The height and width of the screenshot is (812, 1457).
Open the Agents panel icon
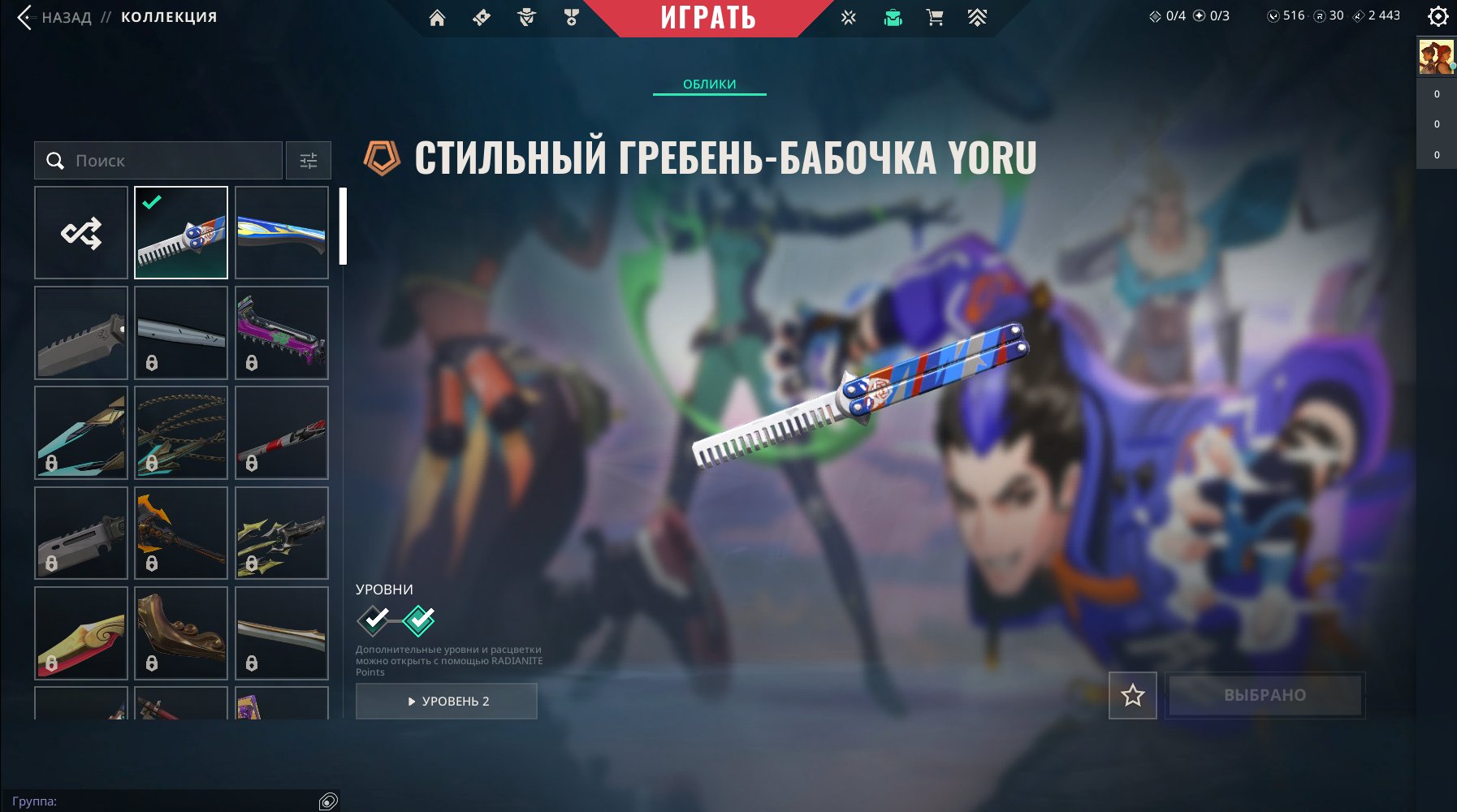pyautogui.click(x=526, y=16)
